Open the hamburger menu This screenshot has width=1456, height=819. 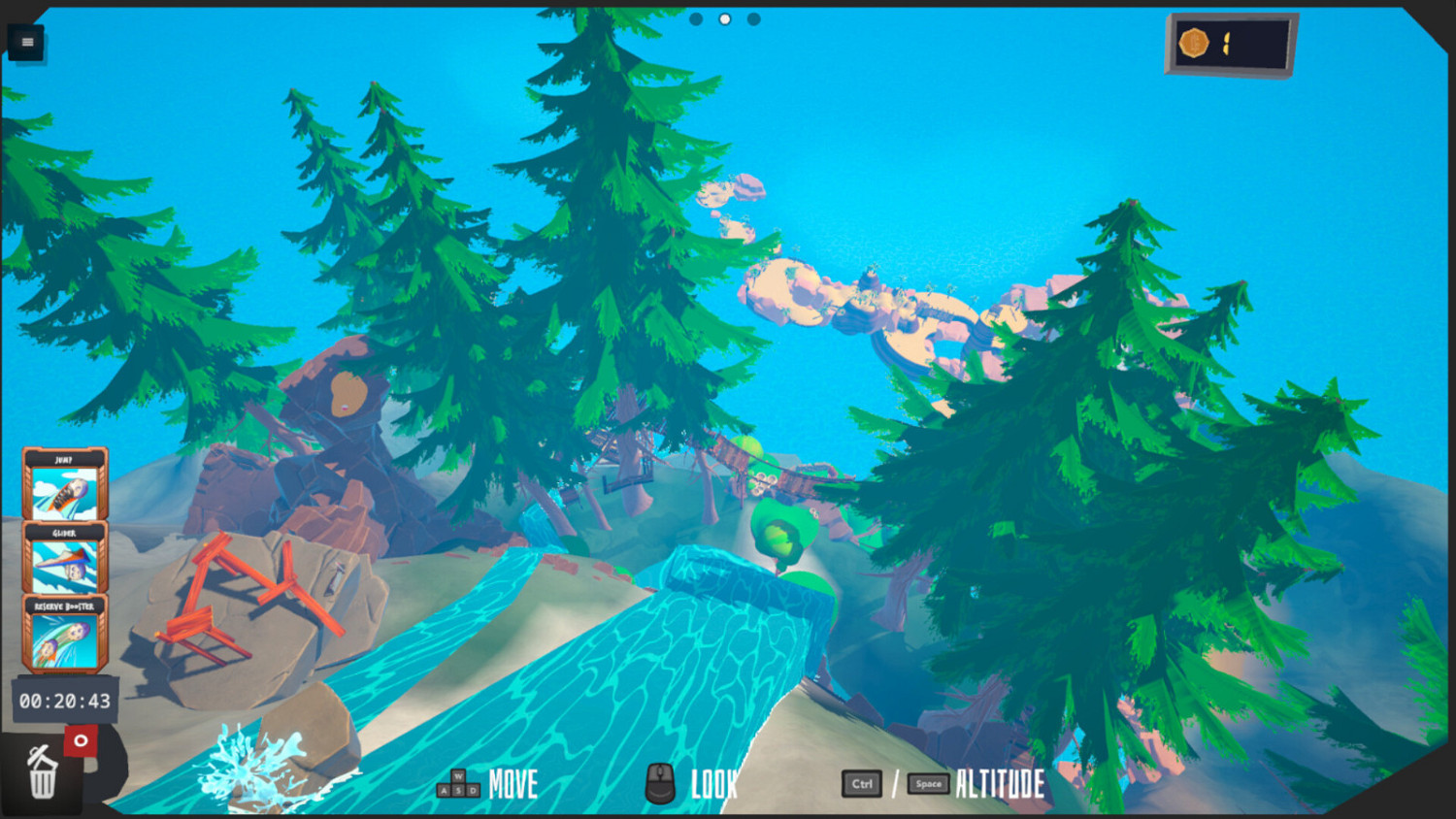[26, 42]
